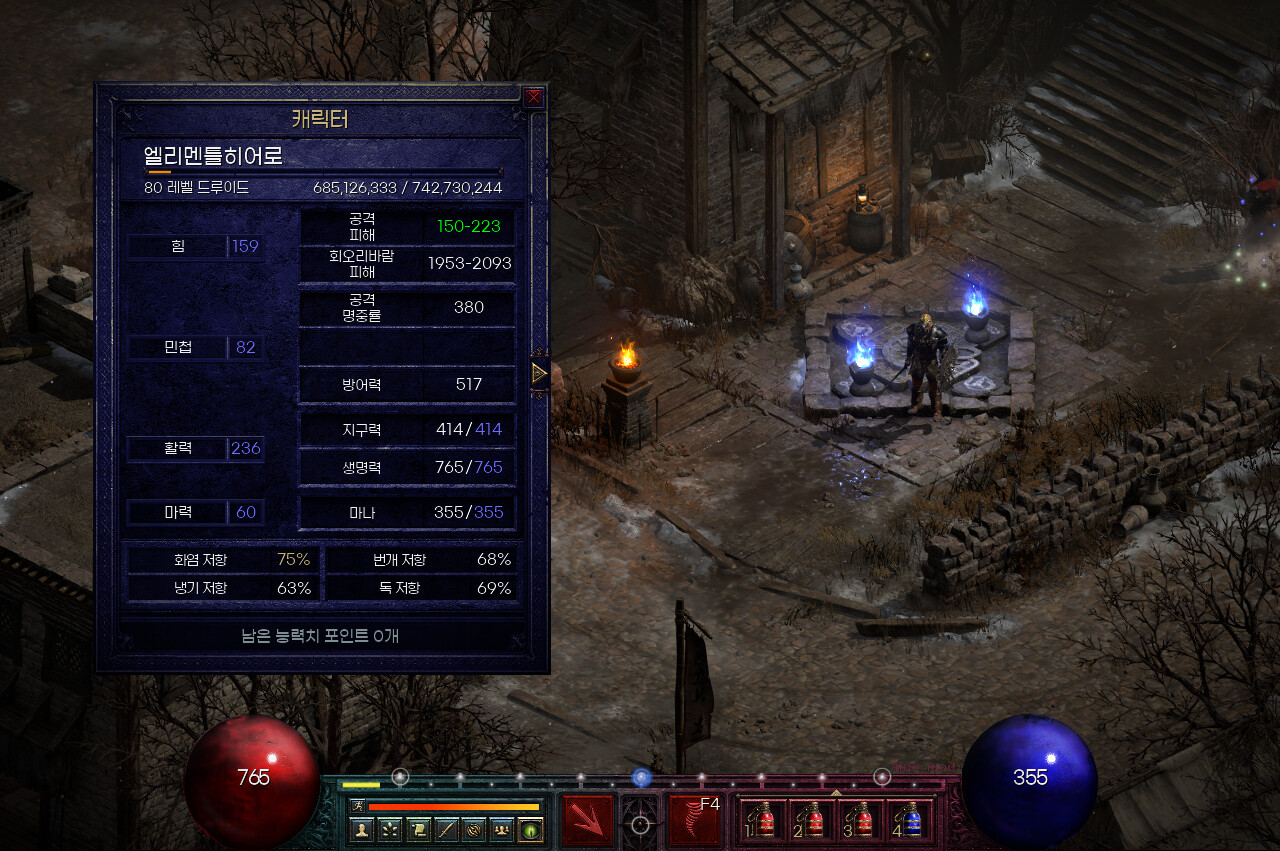Click the green gem mini-menu button
Image resolution: width=1280 pixels, height=851 pixels.
click(530, 830)
